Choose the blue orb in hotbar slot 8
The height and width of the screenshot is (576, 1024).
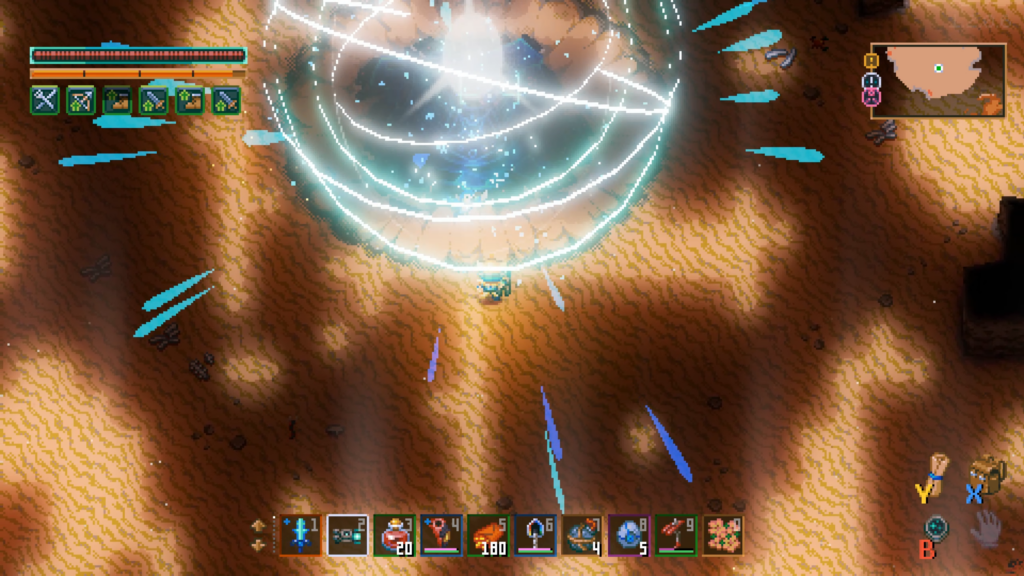[628, 535]
